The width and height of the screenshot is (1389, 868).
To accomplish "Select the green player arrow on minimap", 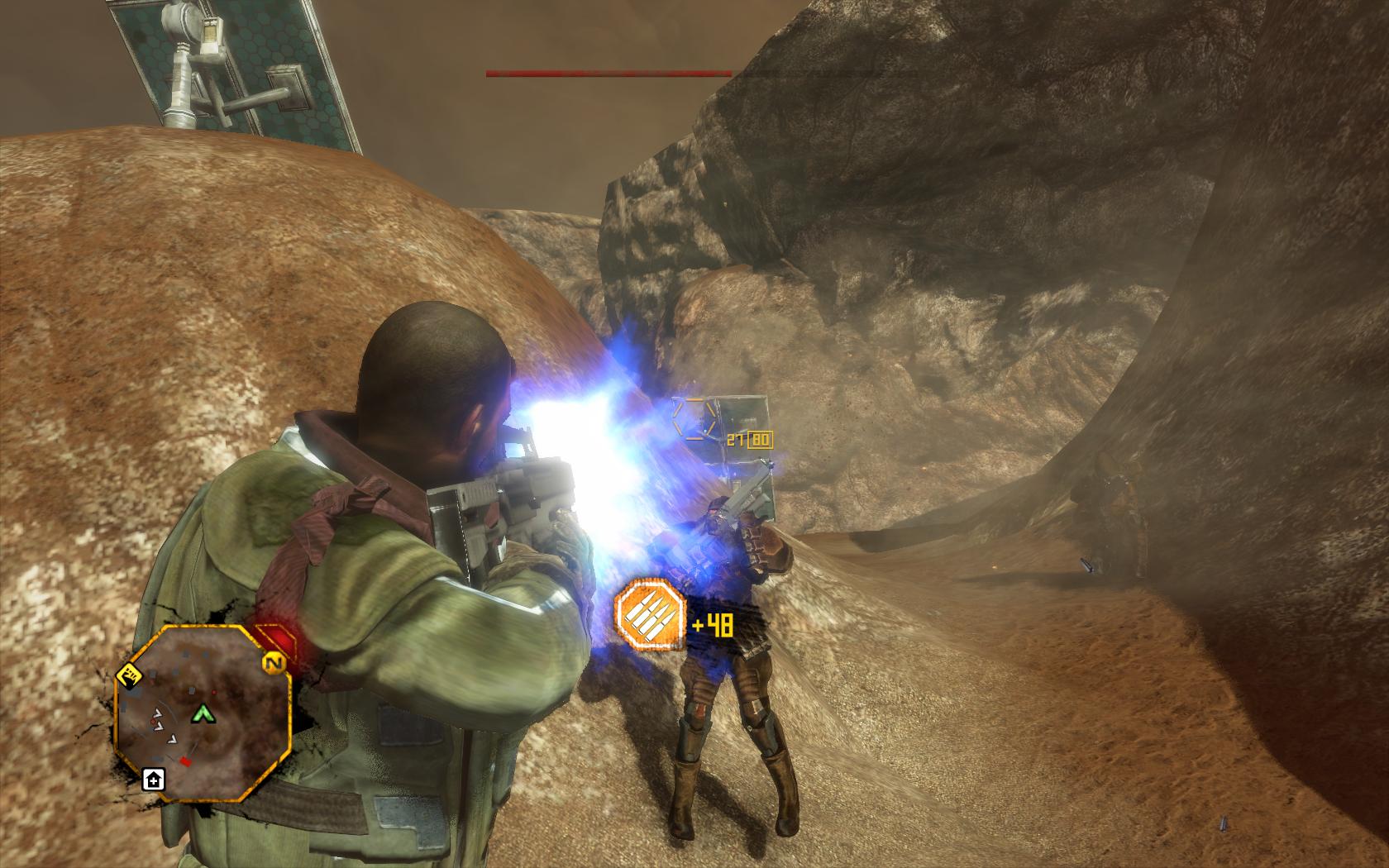I will pyautogui.click(x=202, y=713).
